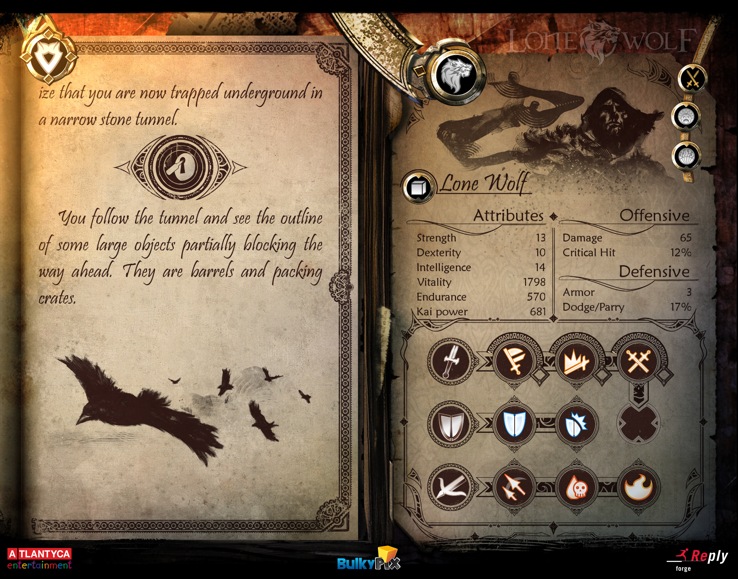Choose the glowing blue double shield skill
Image resolution: width=738 pixels, height=579 pixels.
(515, 423)
